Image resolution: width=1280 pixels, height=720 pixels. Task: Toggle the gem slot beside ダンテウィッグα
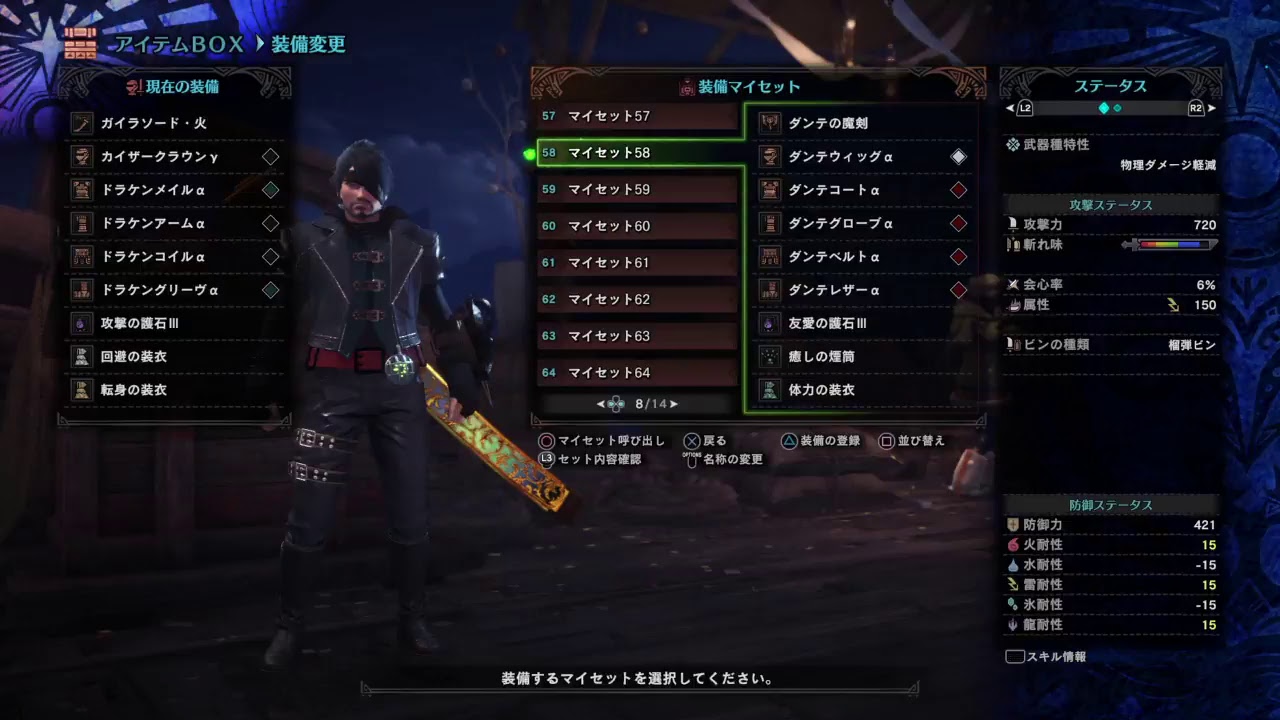[x=958, y=156]
